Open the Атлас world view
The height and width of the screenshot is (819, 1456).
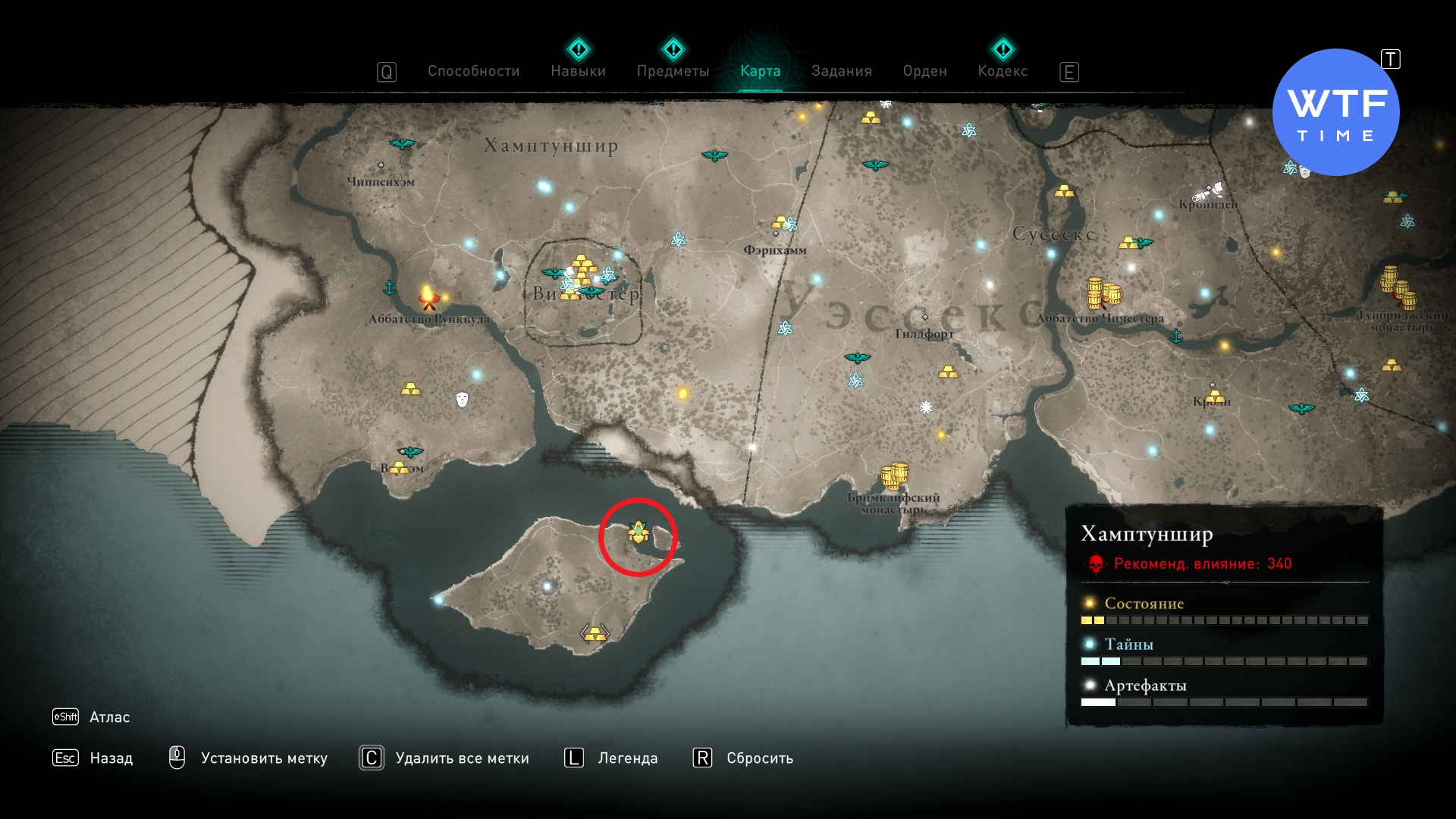point(109,717)
